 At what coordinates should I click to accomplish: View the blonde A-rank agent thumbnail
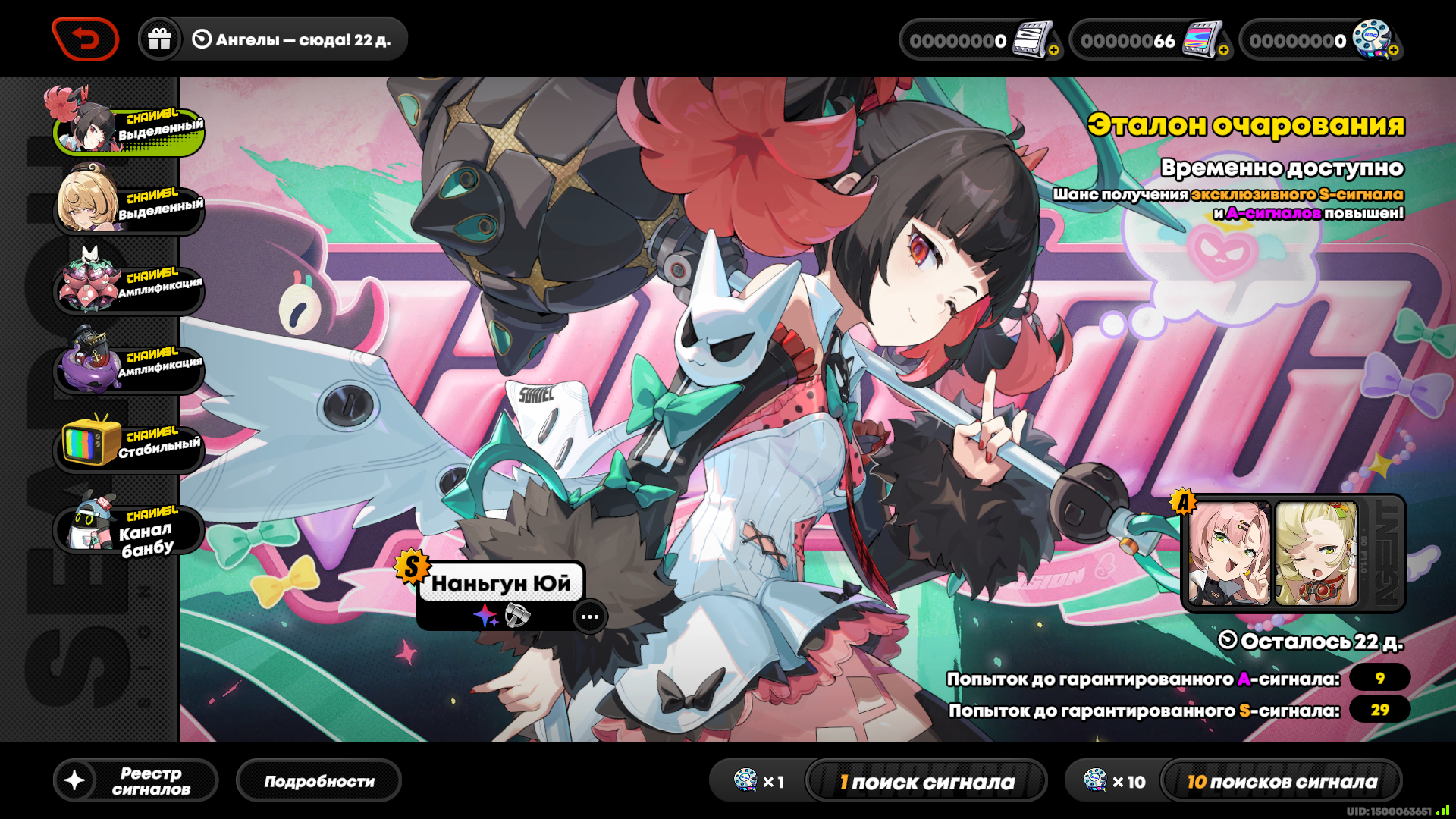coord(1316,554)
